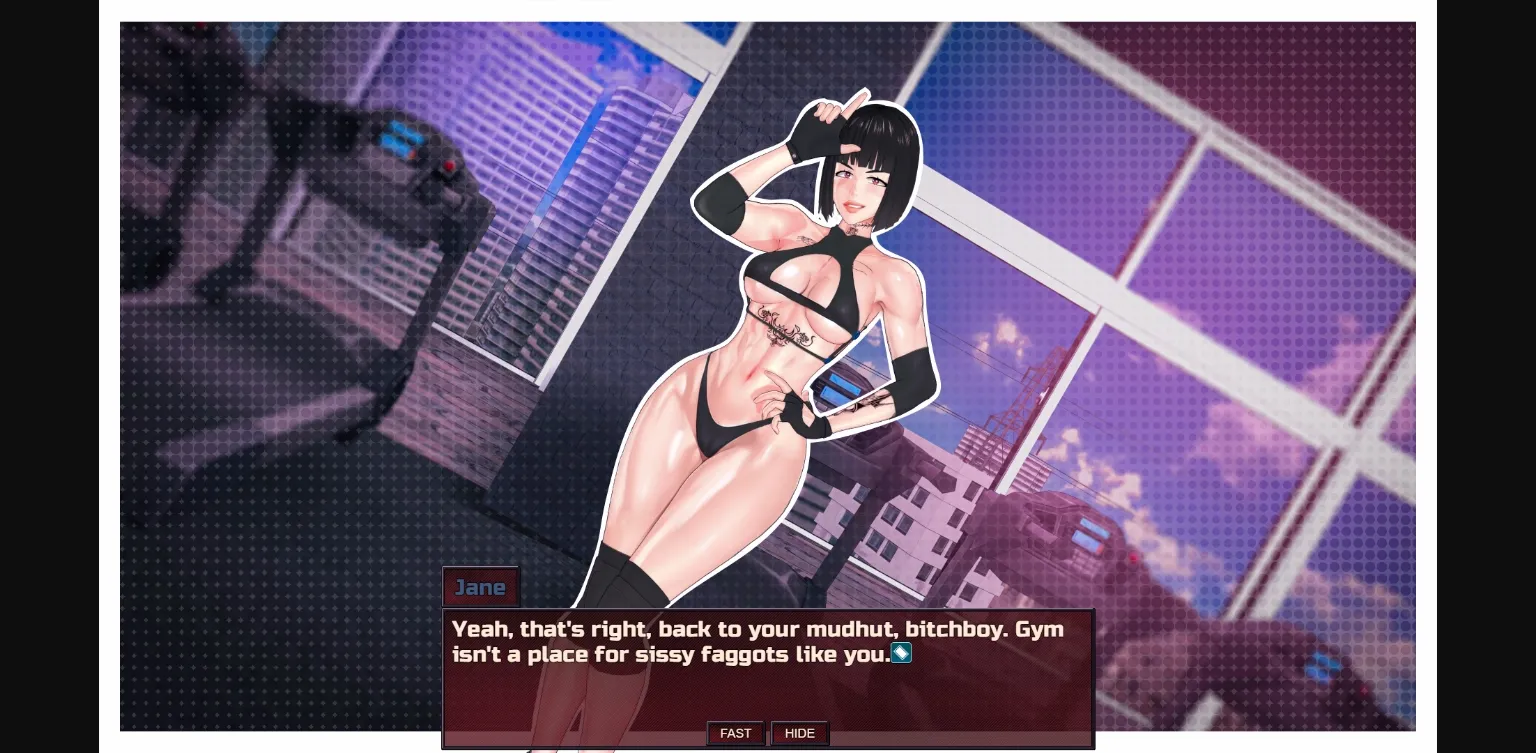The width and height of the screenshot is (1536, 753).
Task: Click the Jane name plate
Action: pos(480,587)
